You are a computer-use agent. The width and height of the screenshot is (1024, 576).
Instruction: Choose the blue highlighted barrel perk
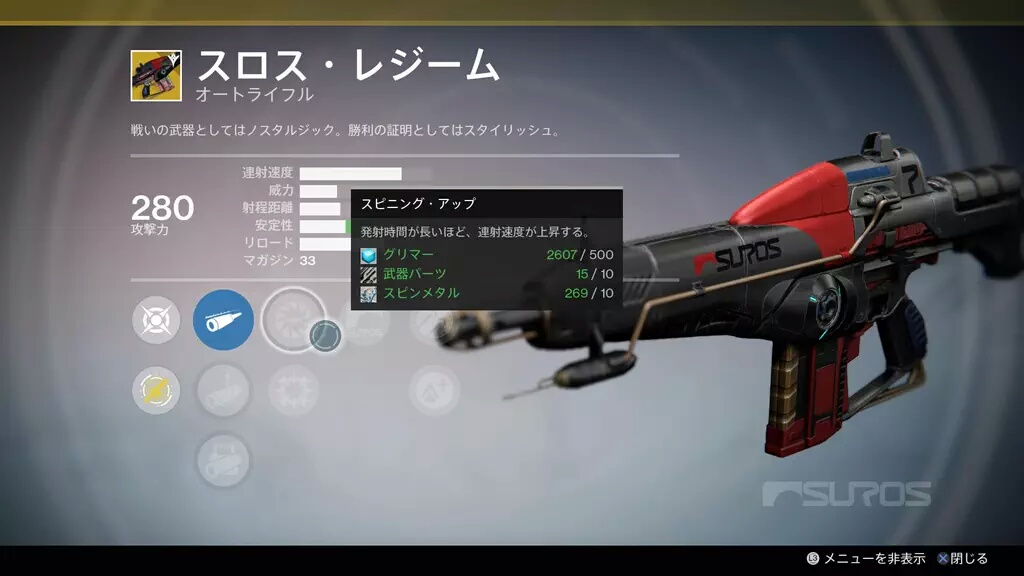pyautogui.click(x=223, y=320)
